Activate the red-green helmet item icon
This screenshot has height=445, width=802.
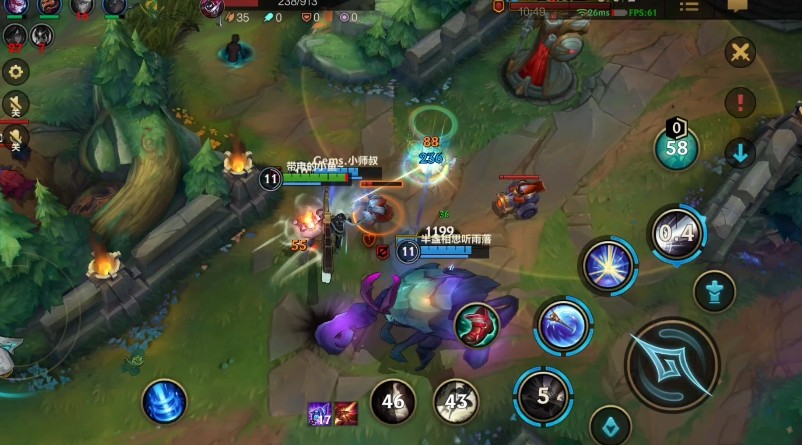pos(477,324)
